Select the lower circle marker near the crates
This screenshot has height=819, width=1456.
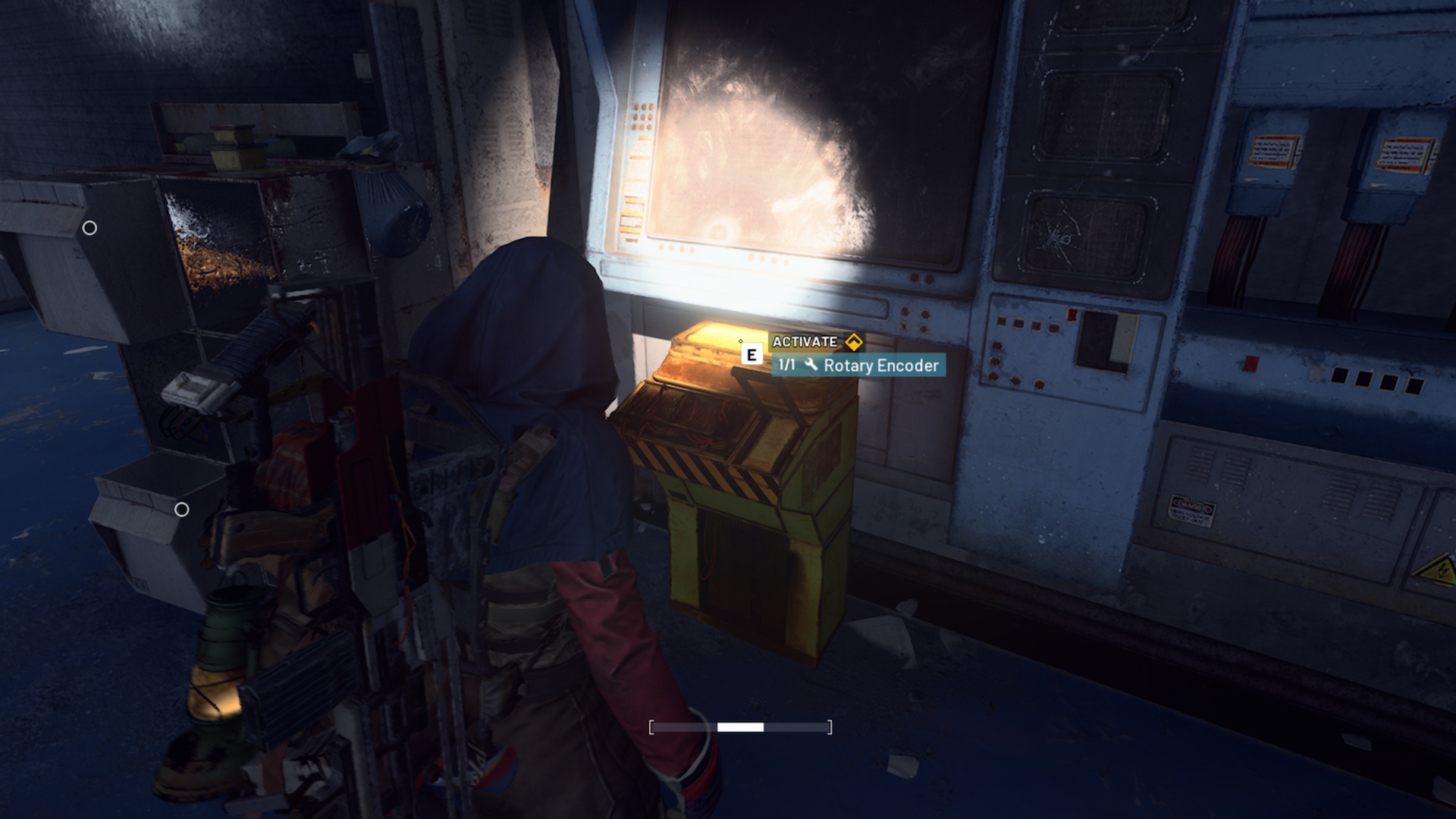[x=183, y=510]
